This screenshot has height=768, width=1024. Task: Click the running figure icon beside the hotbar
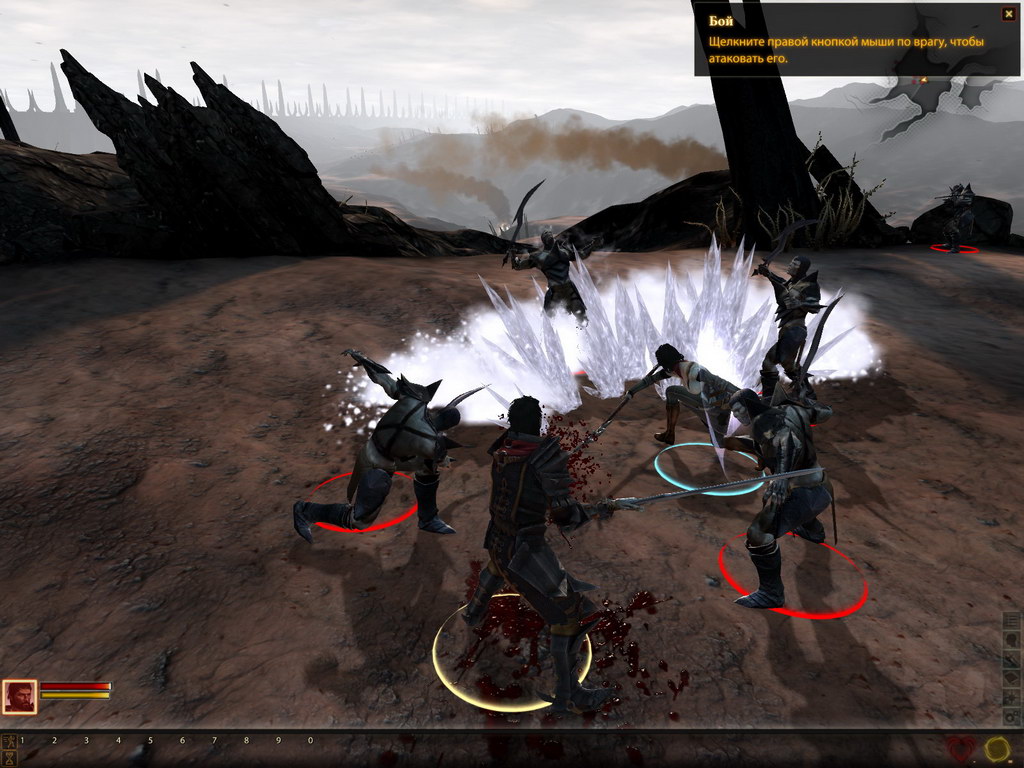coord(9,741)
